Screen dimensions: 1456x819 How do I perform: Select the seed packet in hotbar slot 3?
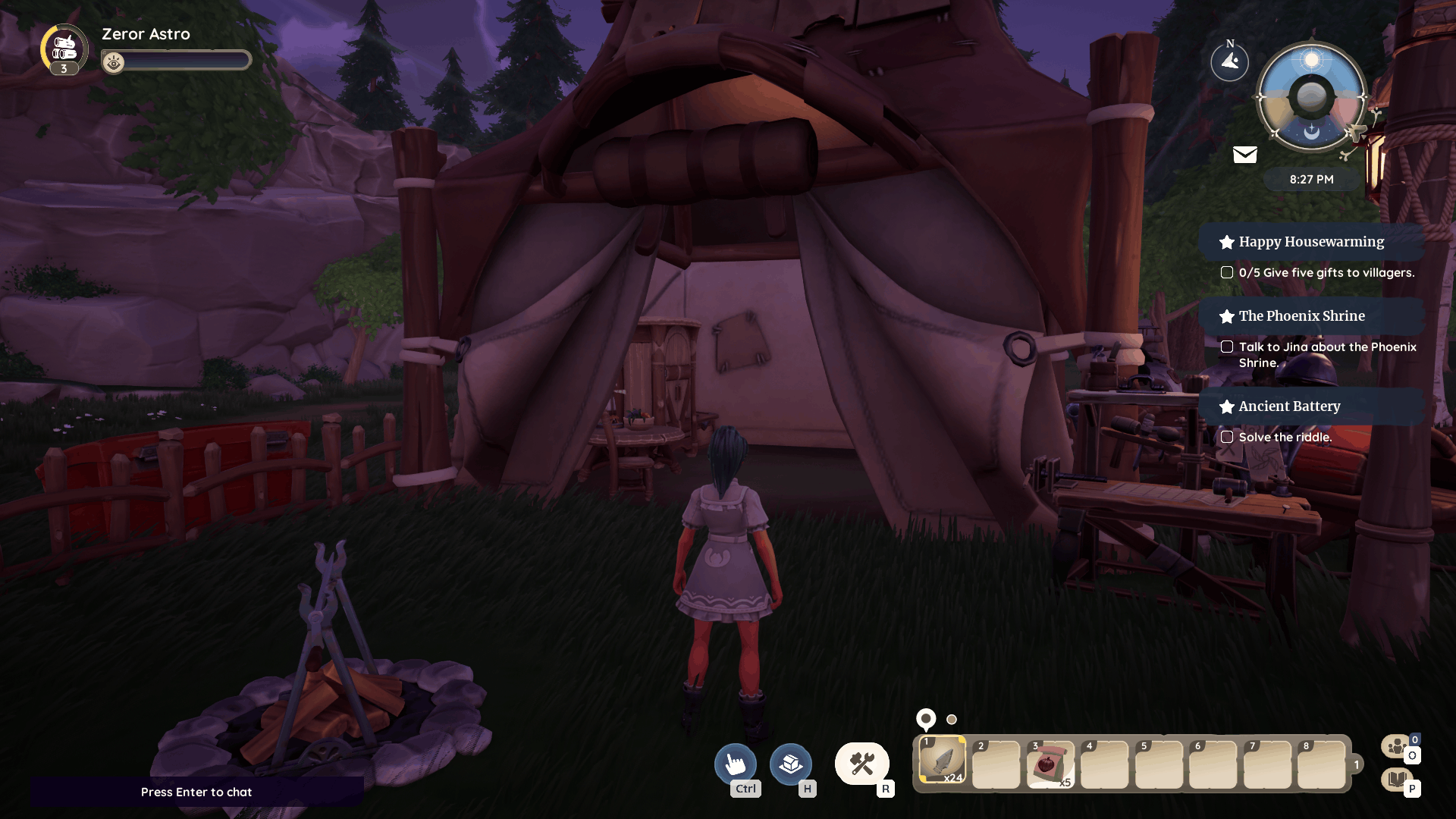[1050, 764]
